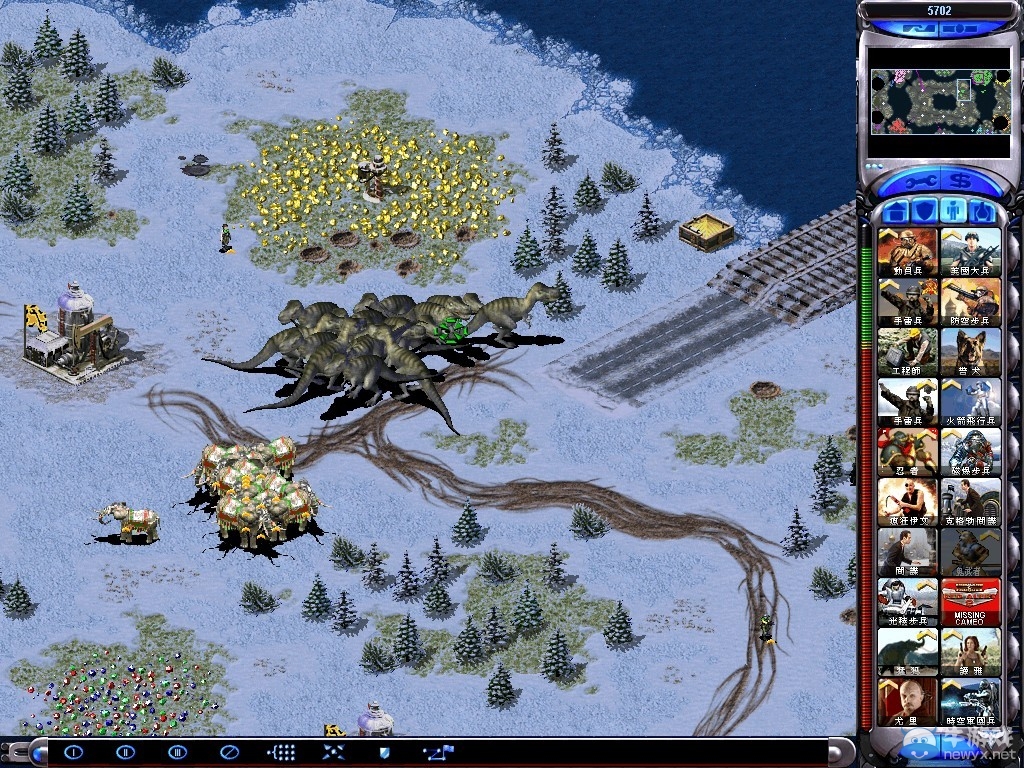Select team I on the command bar

point(73,752)
